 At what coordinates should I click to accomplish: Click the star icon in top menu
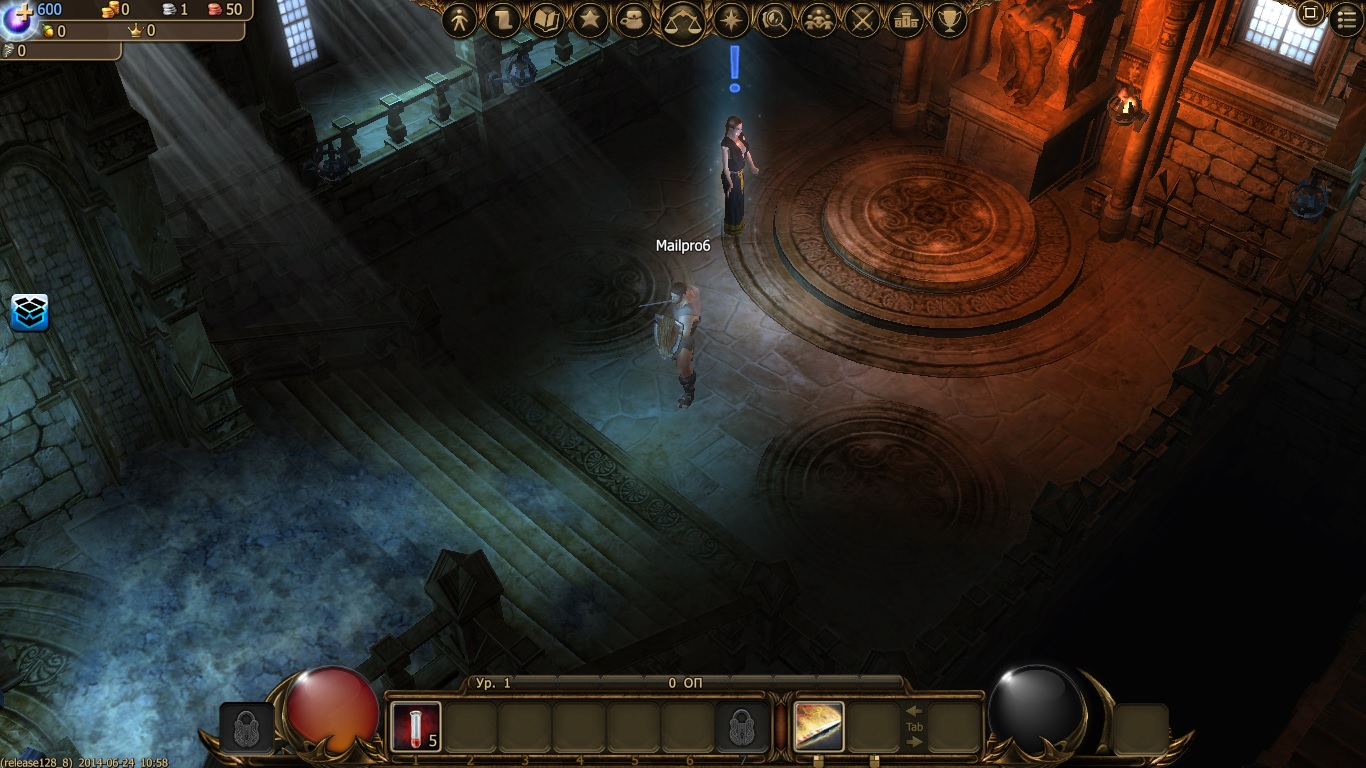[590, 20]
